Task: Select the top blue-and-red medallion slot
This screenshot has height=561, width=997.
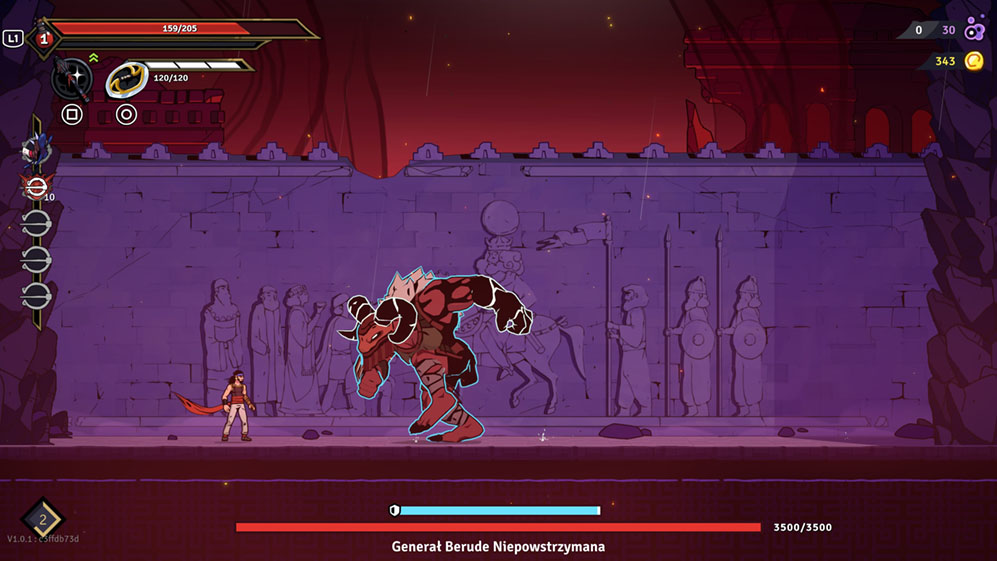Action: click(x=36, y=150)
